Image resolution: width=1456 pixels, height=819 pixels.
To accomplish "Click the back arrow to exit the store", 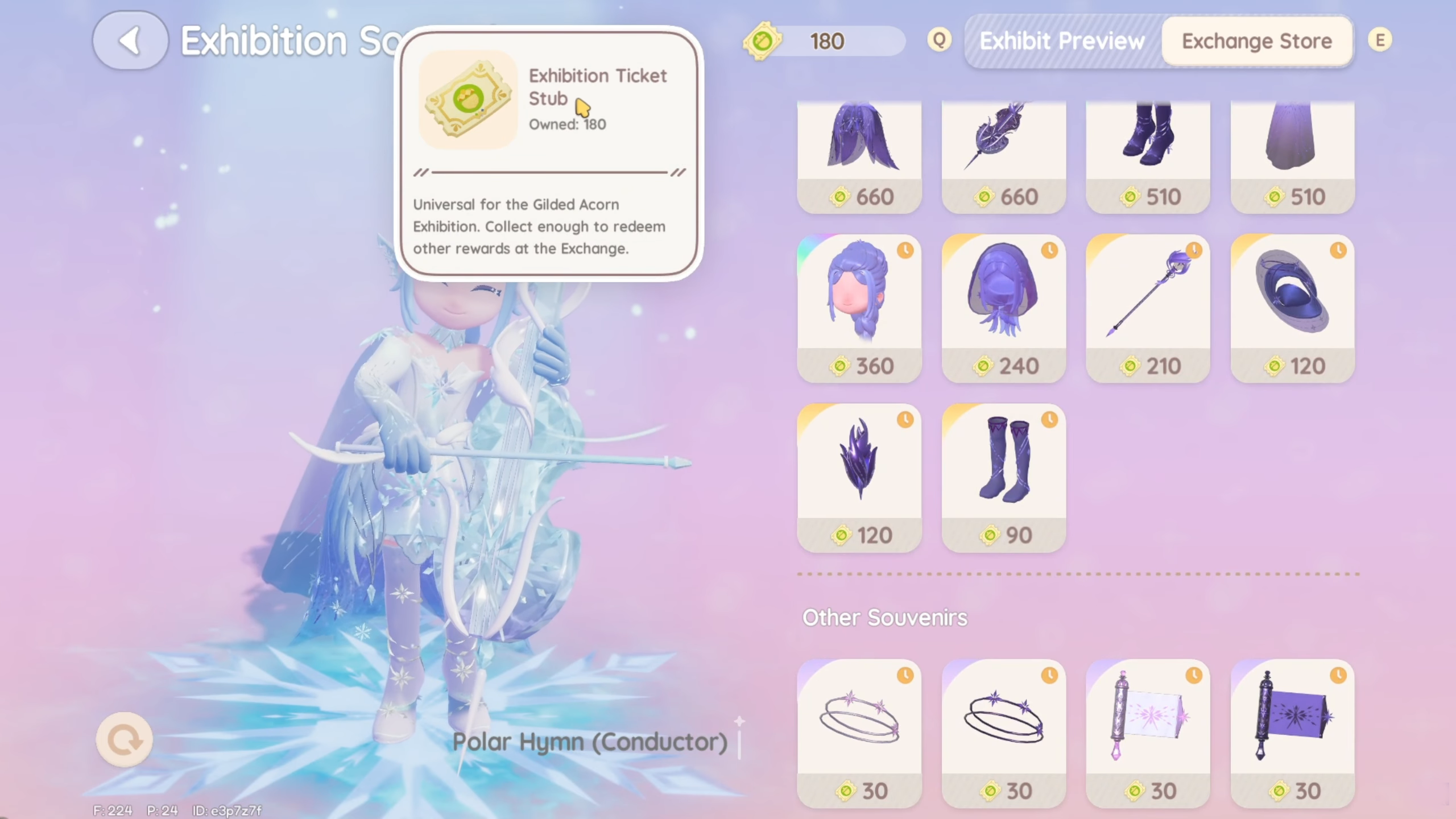I will tap(130, 40).
